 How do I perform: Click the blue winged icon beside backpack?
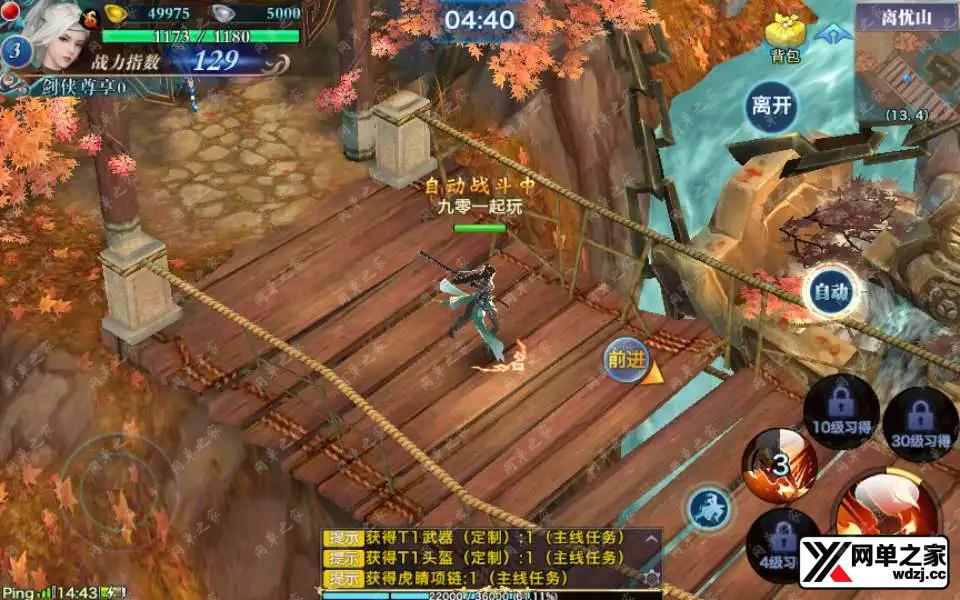point(828,35)
